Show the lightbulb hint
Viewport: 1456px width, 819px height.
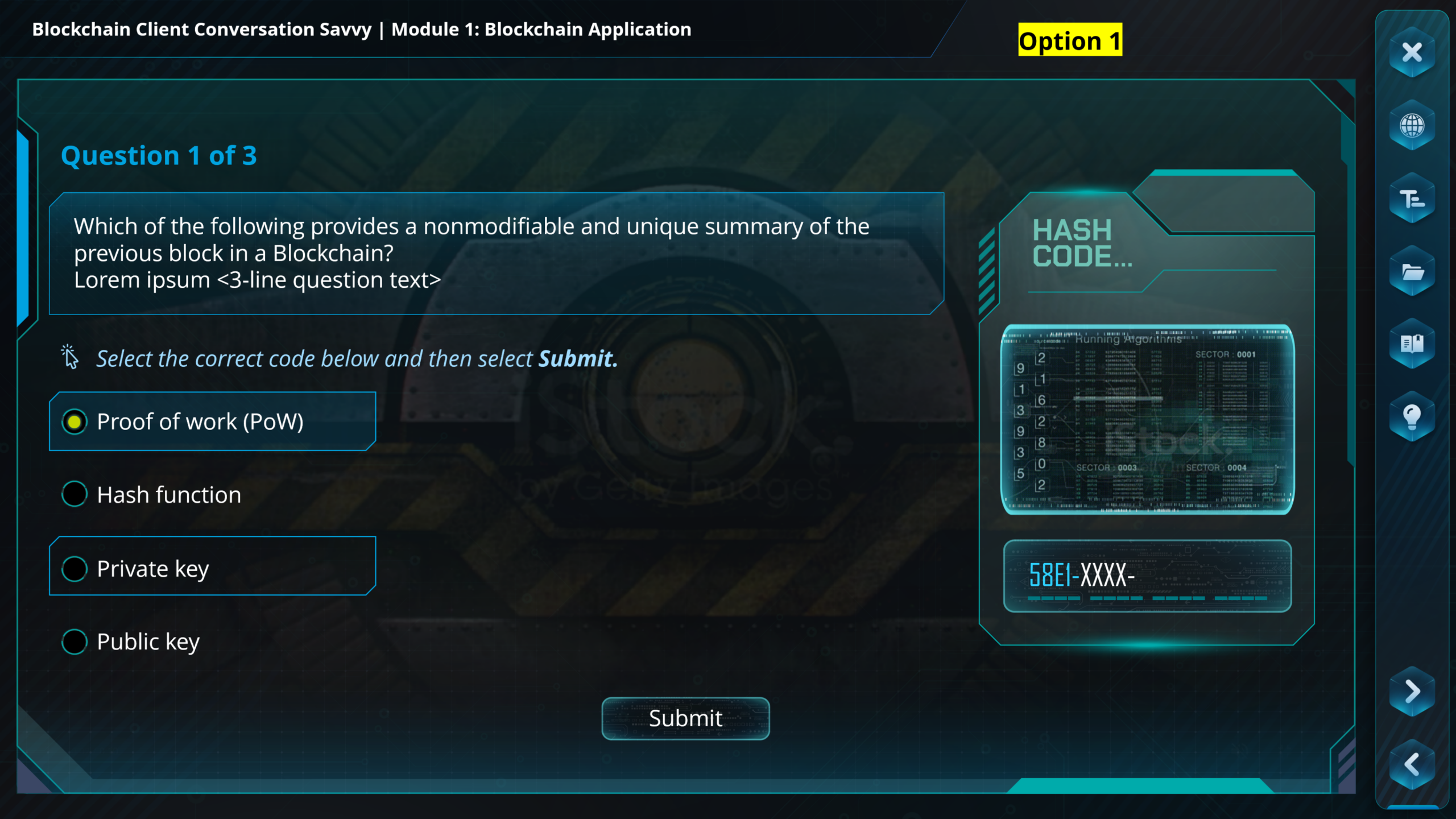[x=1412, y=417]
